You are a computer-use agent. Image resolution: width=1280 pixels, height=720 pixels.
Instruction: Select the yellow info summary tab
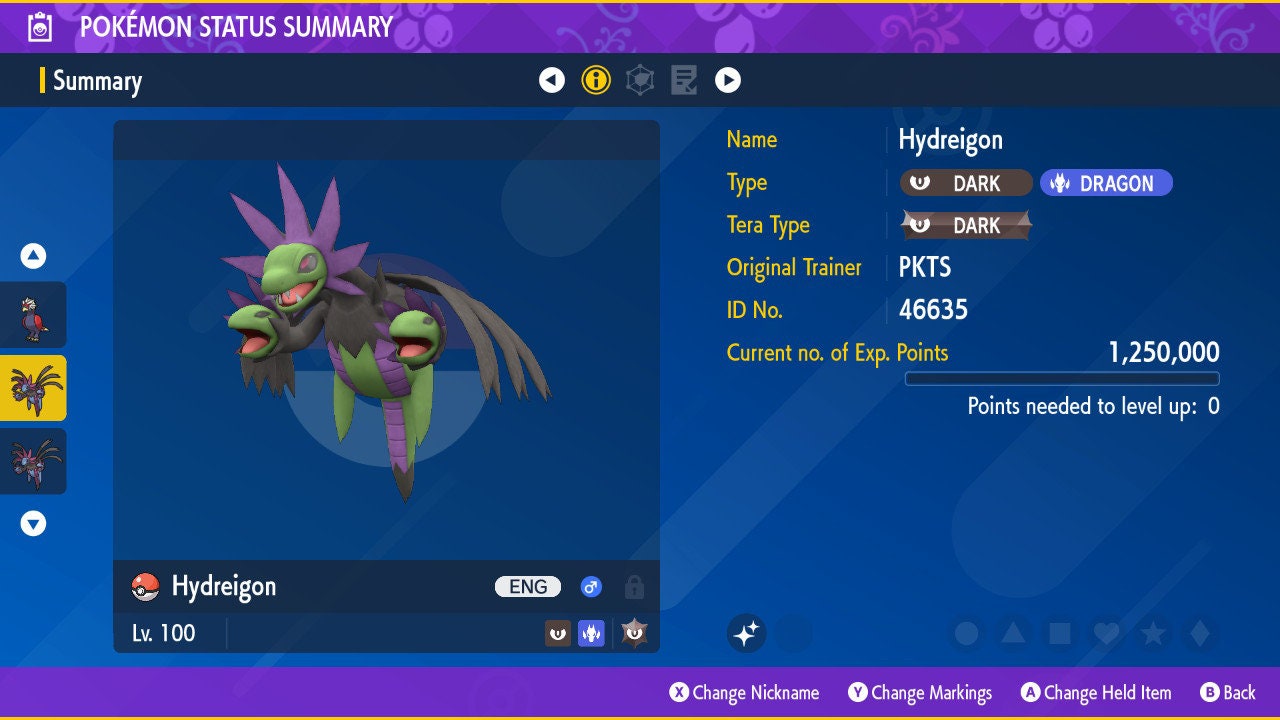596,80
